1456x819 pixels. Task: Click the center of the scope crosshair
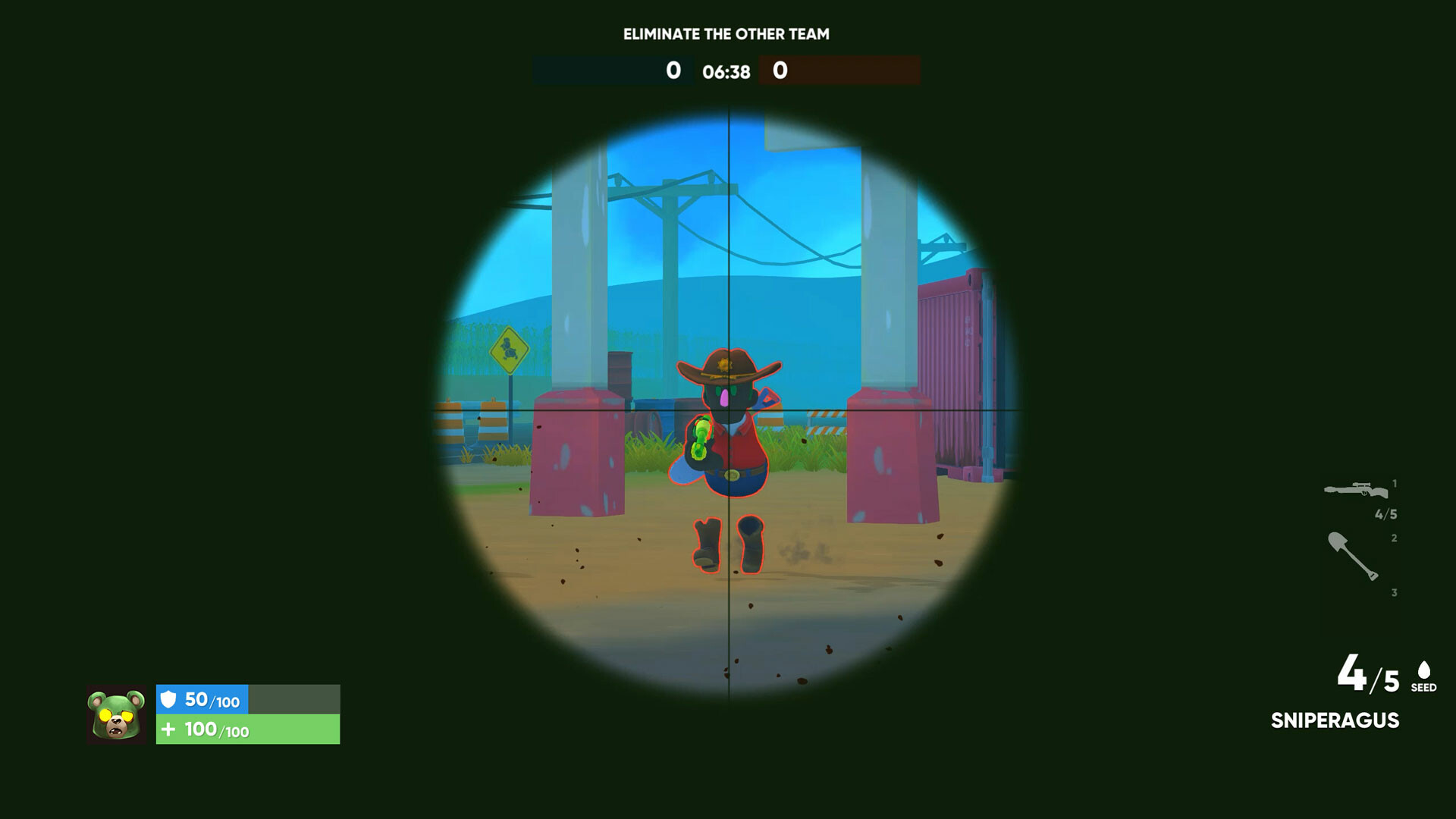pos(730,409)
